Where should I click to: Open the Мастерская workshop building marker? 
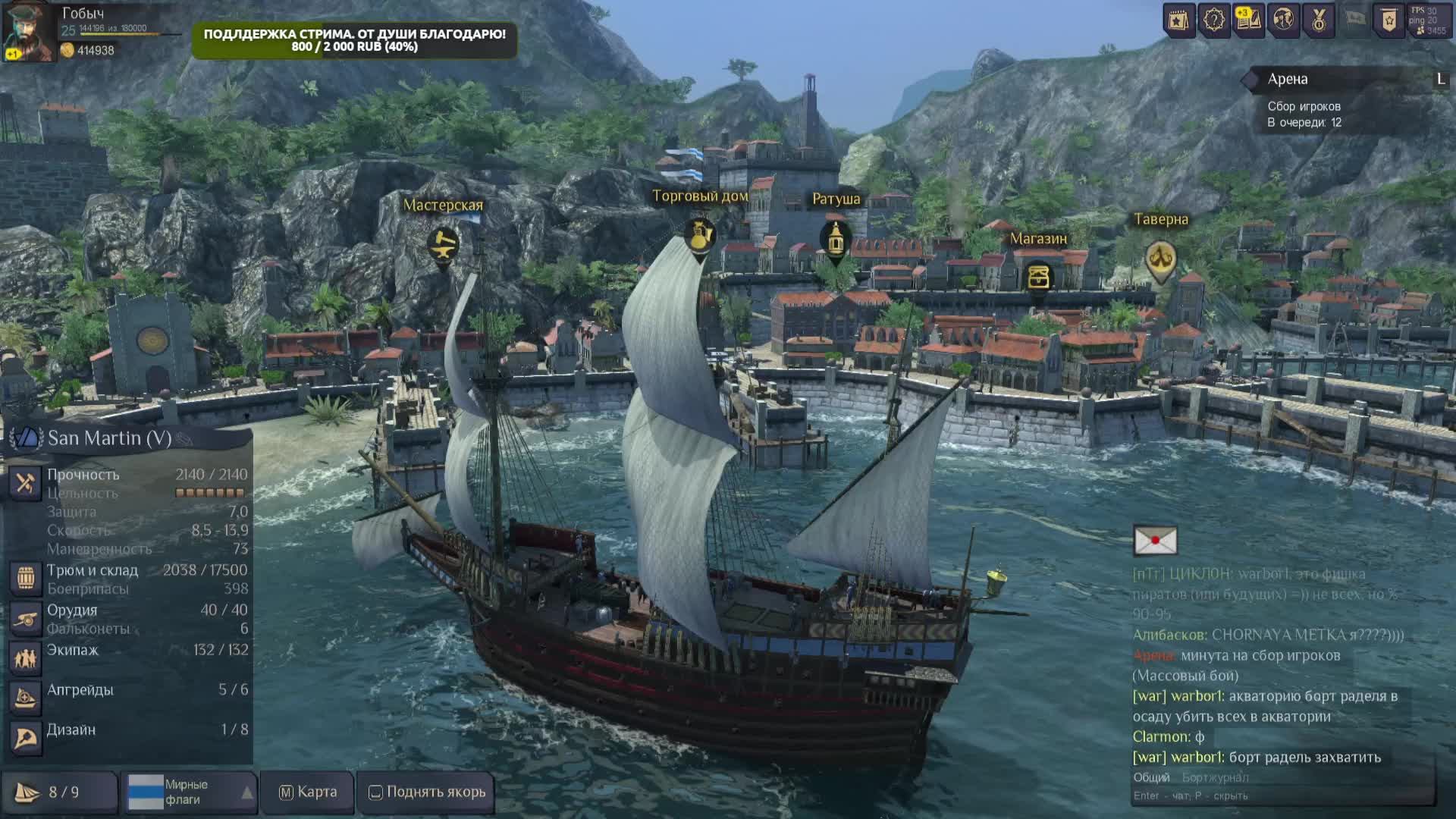coord(443,245)
